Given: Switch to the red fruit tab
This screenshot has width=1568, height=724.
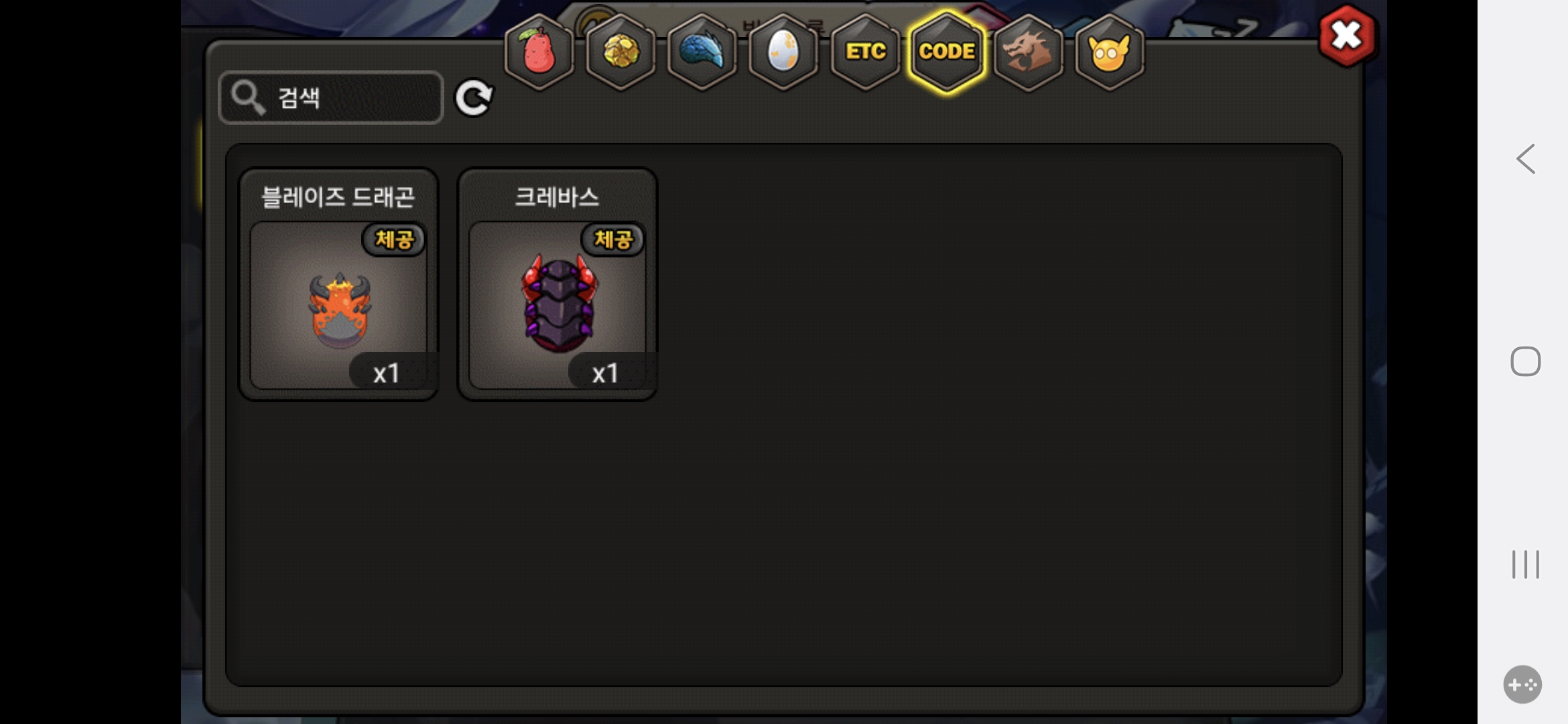Looking at the screenshot, I should coord(539,52).
